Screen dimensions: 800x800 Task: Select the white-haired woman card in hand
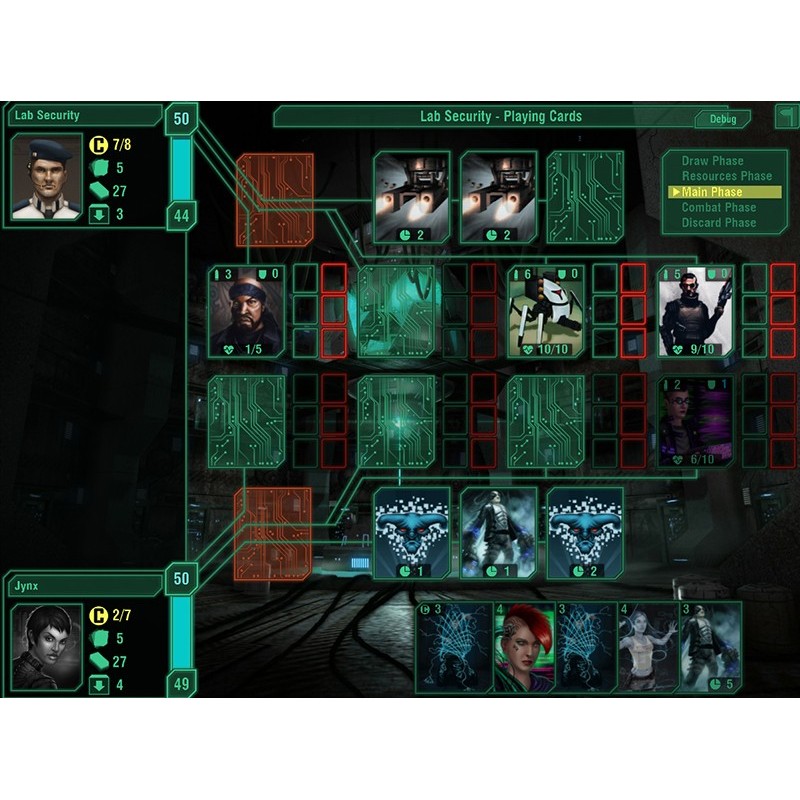(647, 647)
